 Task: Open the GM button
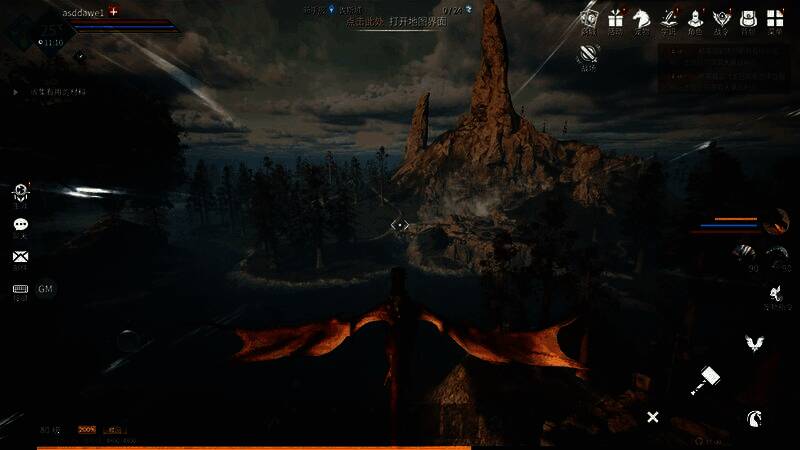[46, 289]
